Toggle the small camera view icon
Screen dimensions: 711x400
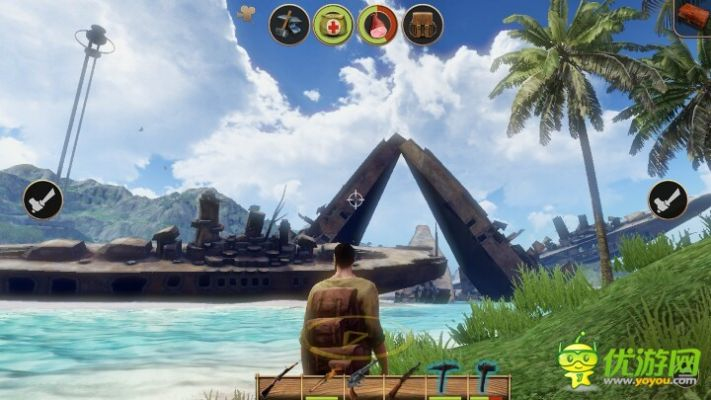click(247, 14)
